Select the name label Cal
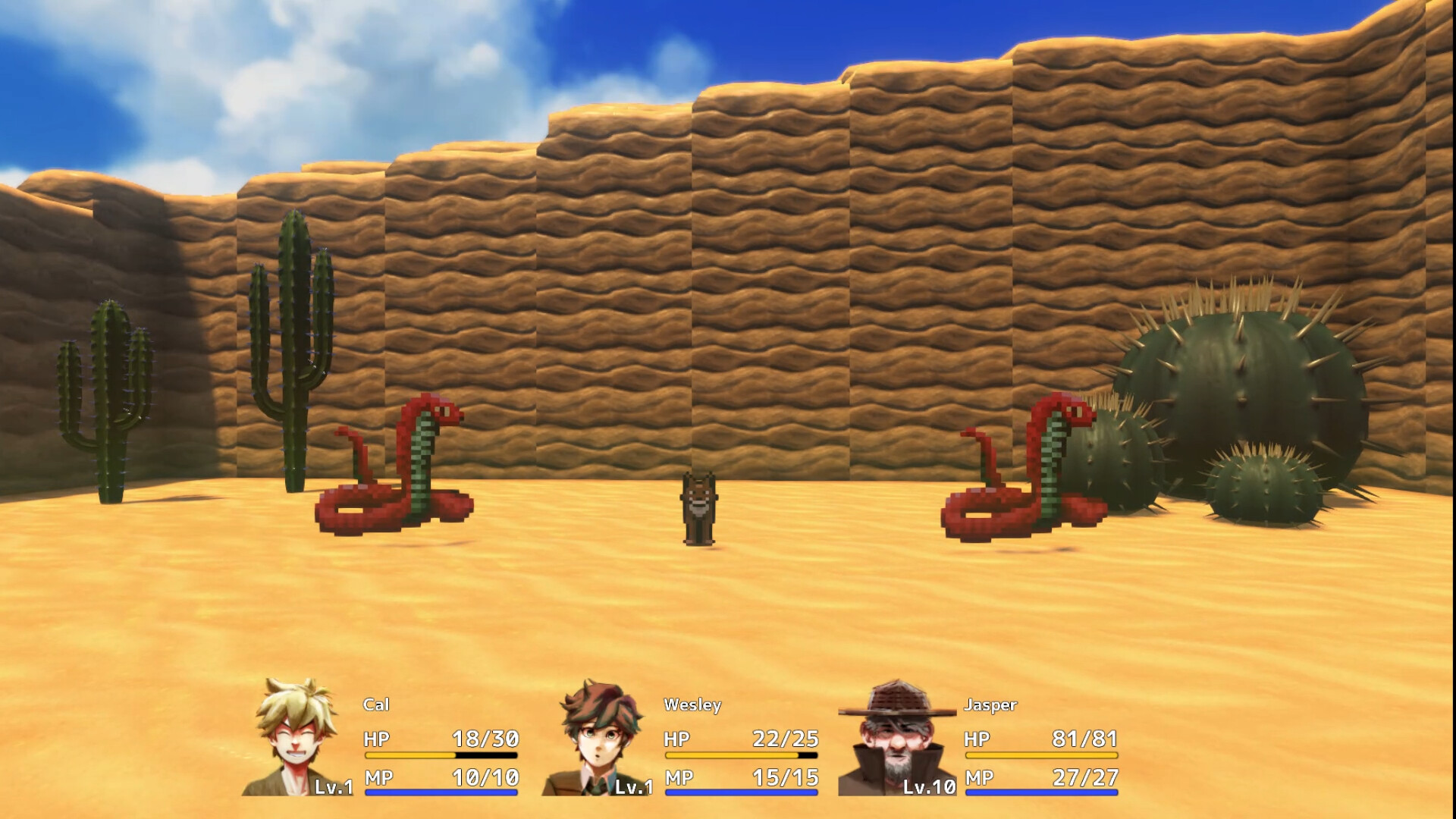This screenshot has height=819, width=1456. coord(375,706)
